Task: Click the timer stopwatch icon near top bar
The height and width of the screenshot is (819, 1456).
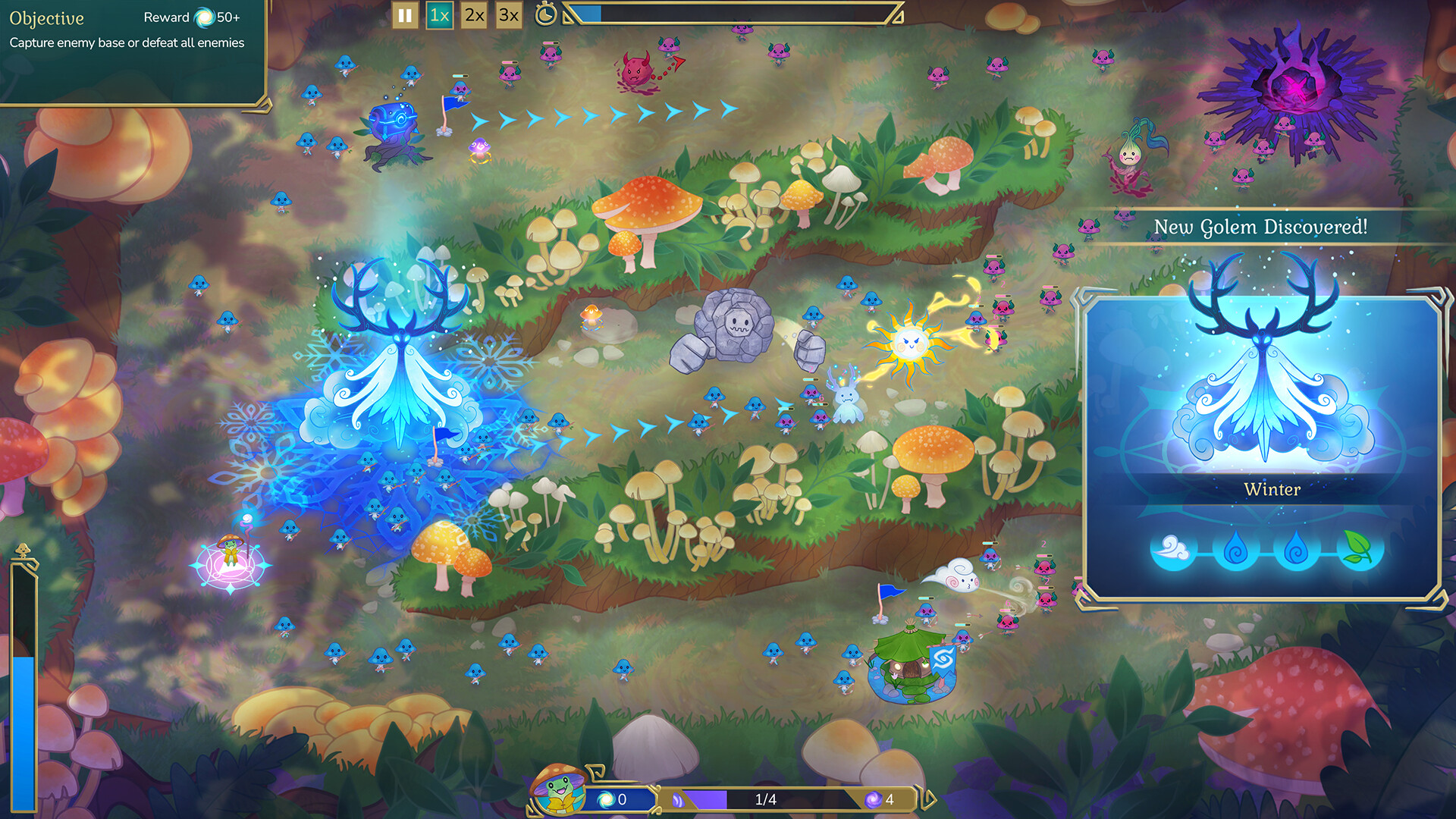Action: (548, 14)
